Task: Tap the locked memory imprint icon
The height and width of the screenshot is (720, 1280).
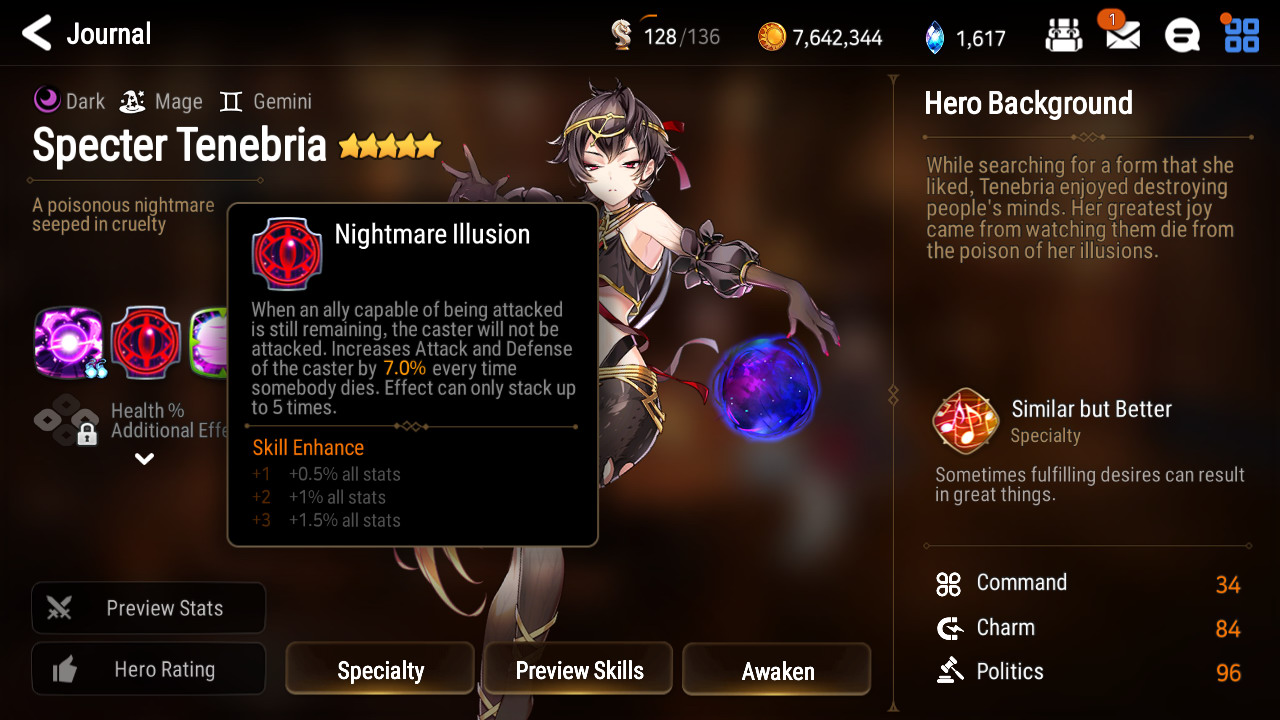Action: point(67,422)
